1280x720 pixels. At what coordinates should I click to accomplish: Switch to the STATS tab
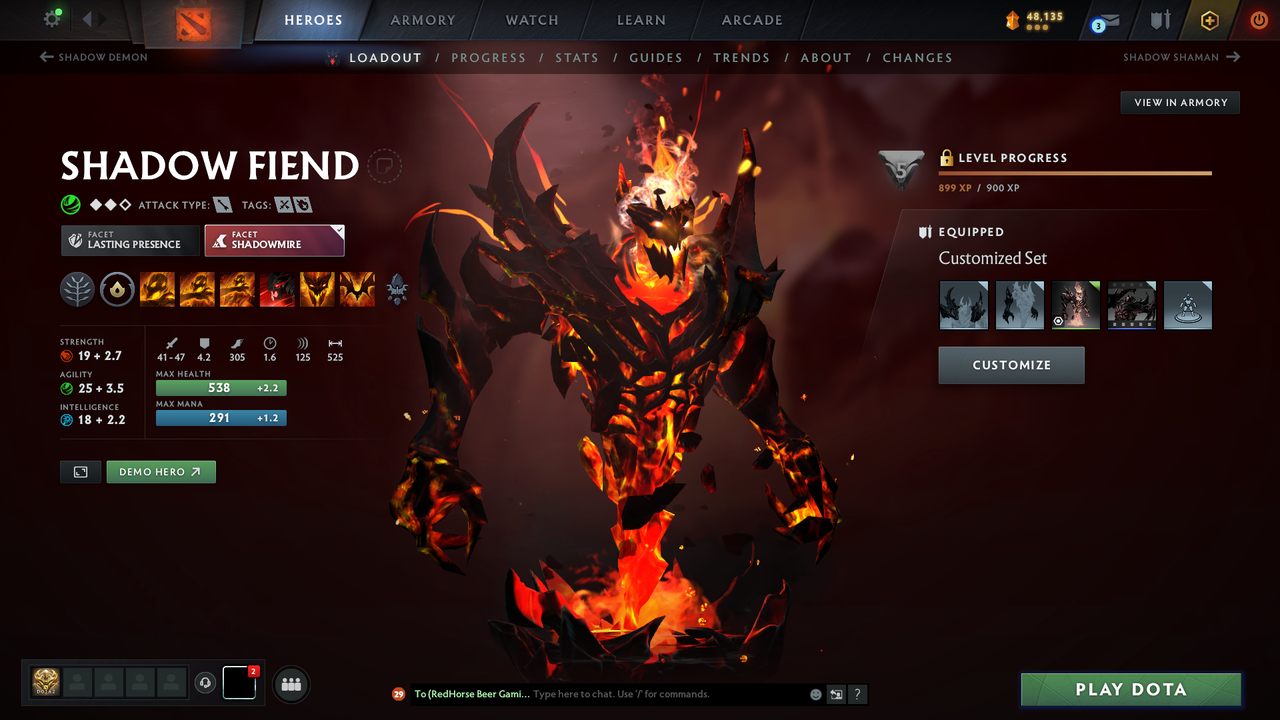click(x=577, y=57)
